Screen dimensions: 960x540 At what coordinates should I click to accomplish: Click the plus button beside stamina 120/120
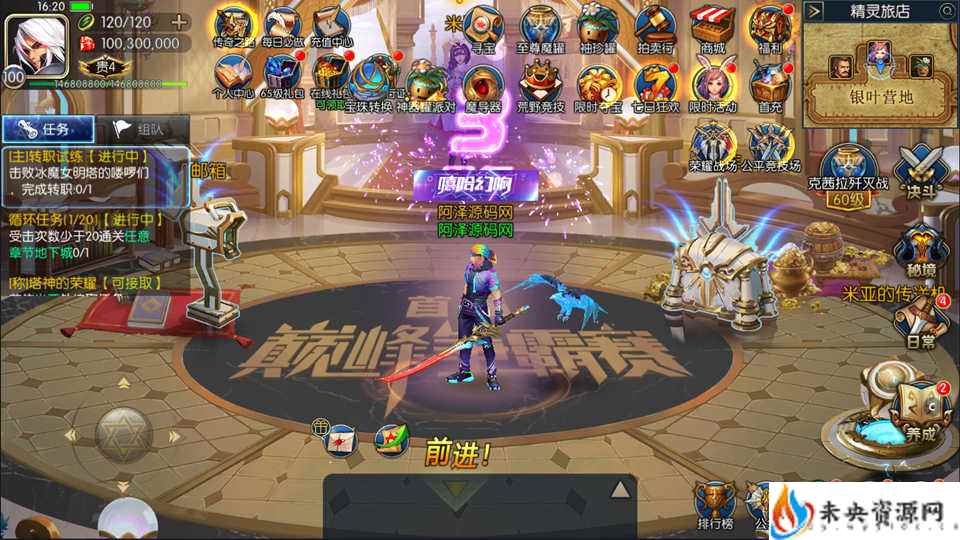click(x=179, y=21)
